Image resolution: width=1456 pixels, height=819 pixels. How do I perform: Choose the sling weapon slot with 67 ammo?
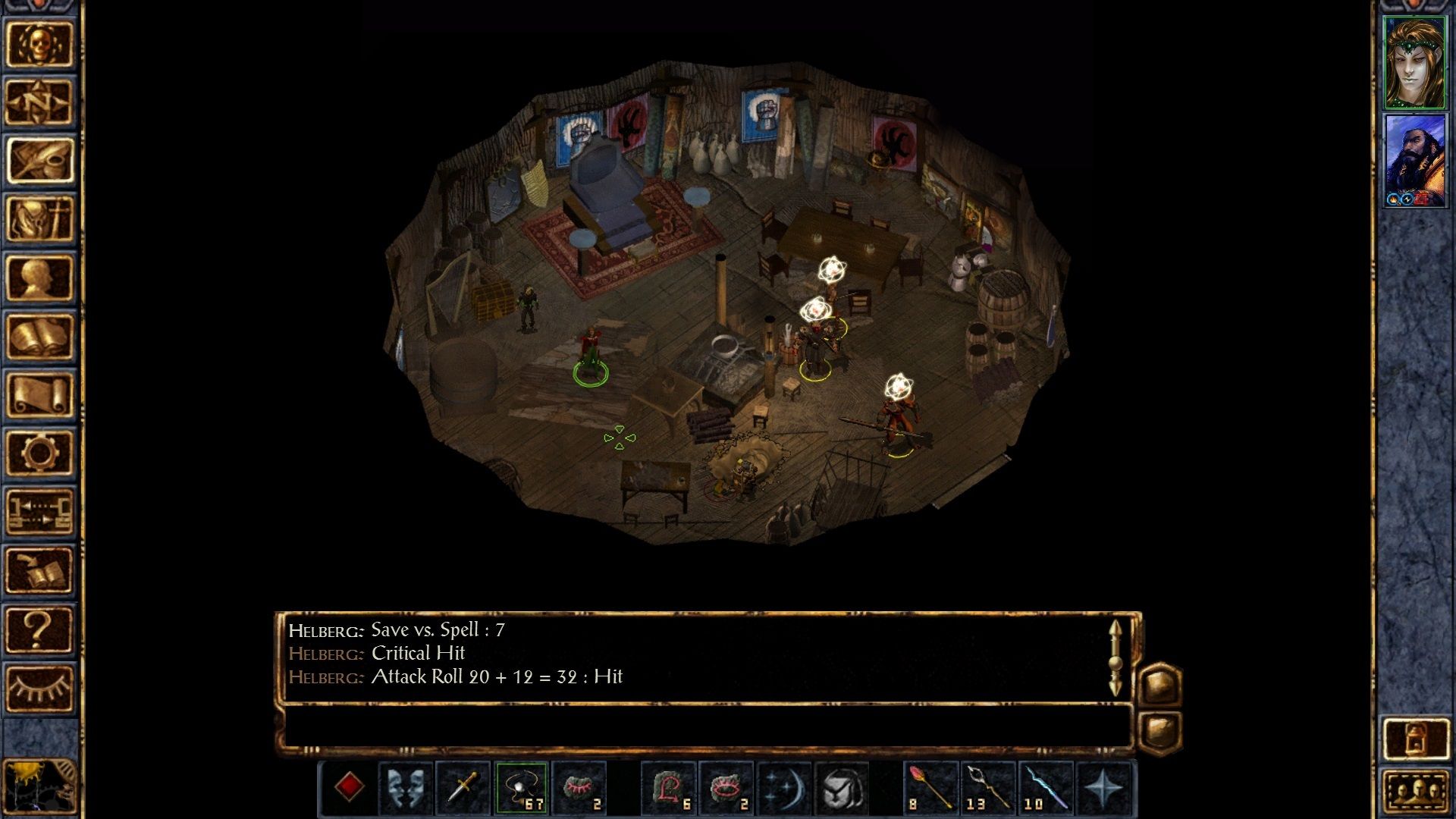[522, 789]
